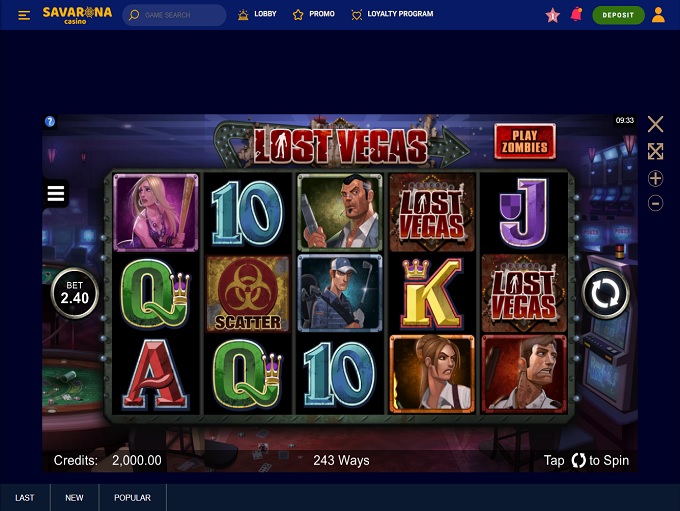This screenshot has height=511, width=680.
Task: Open the user account profile icon
Action: pyautogui.click(x=658, y=15)
